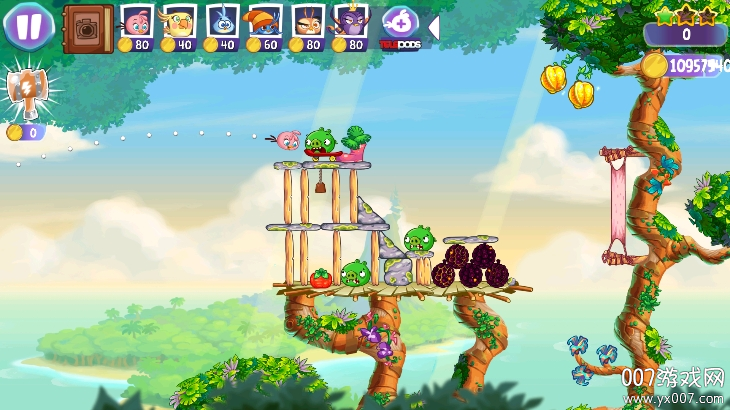Pick Luca the blue bird card
This screenshot has width=730, height=410.
click(x=222, y=20)
